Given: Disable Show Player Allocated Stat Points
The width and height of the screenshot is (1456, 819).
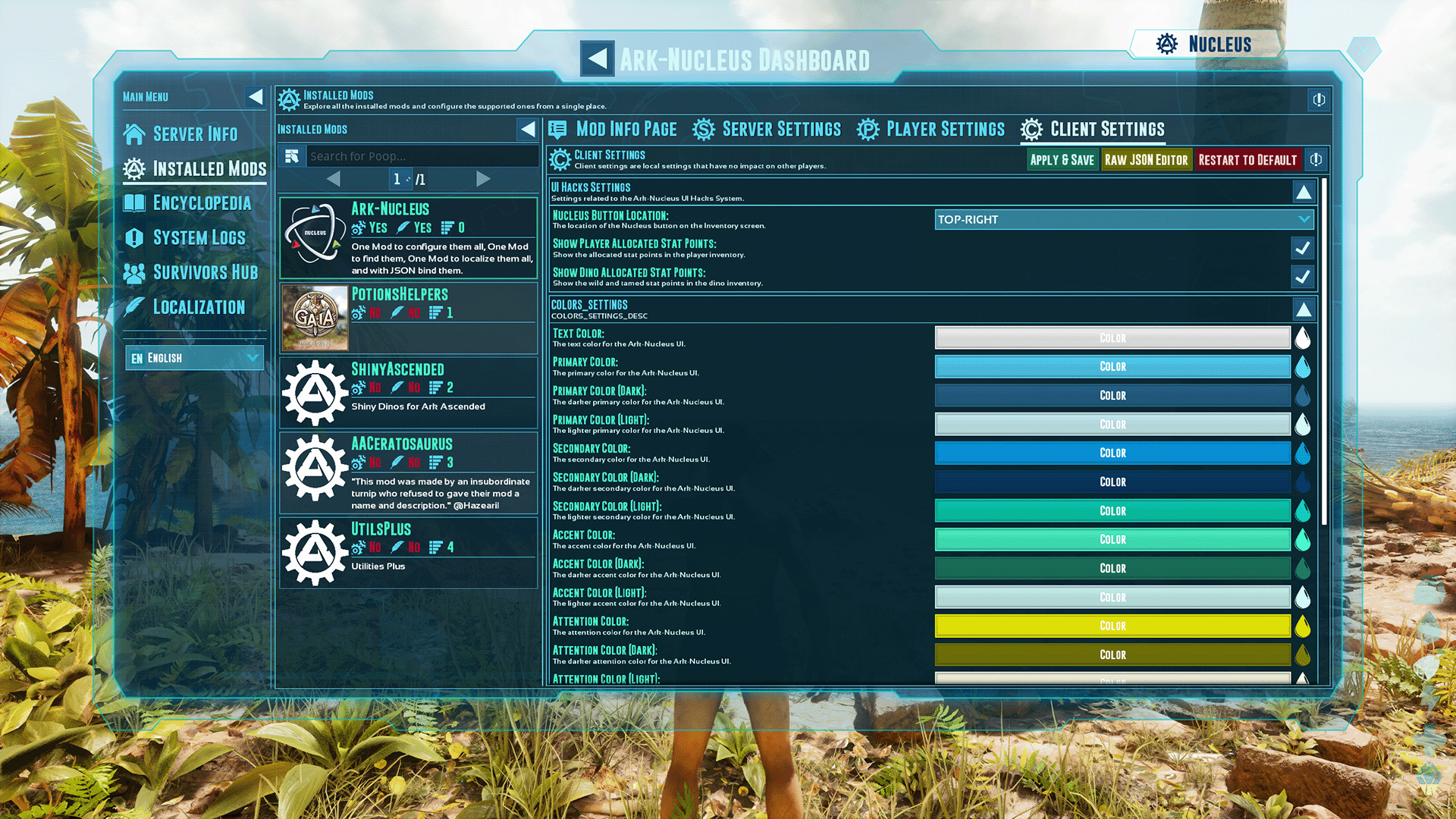Looking at the screenshot, I should 1302,248.
